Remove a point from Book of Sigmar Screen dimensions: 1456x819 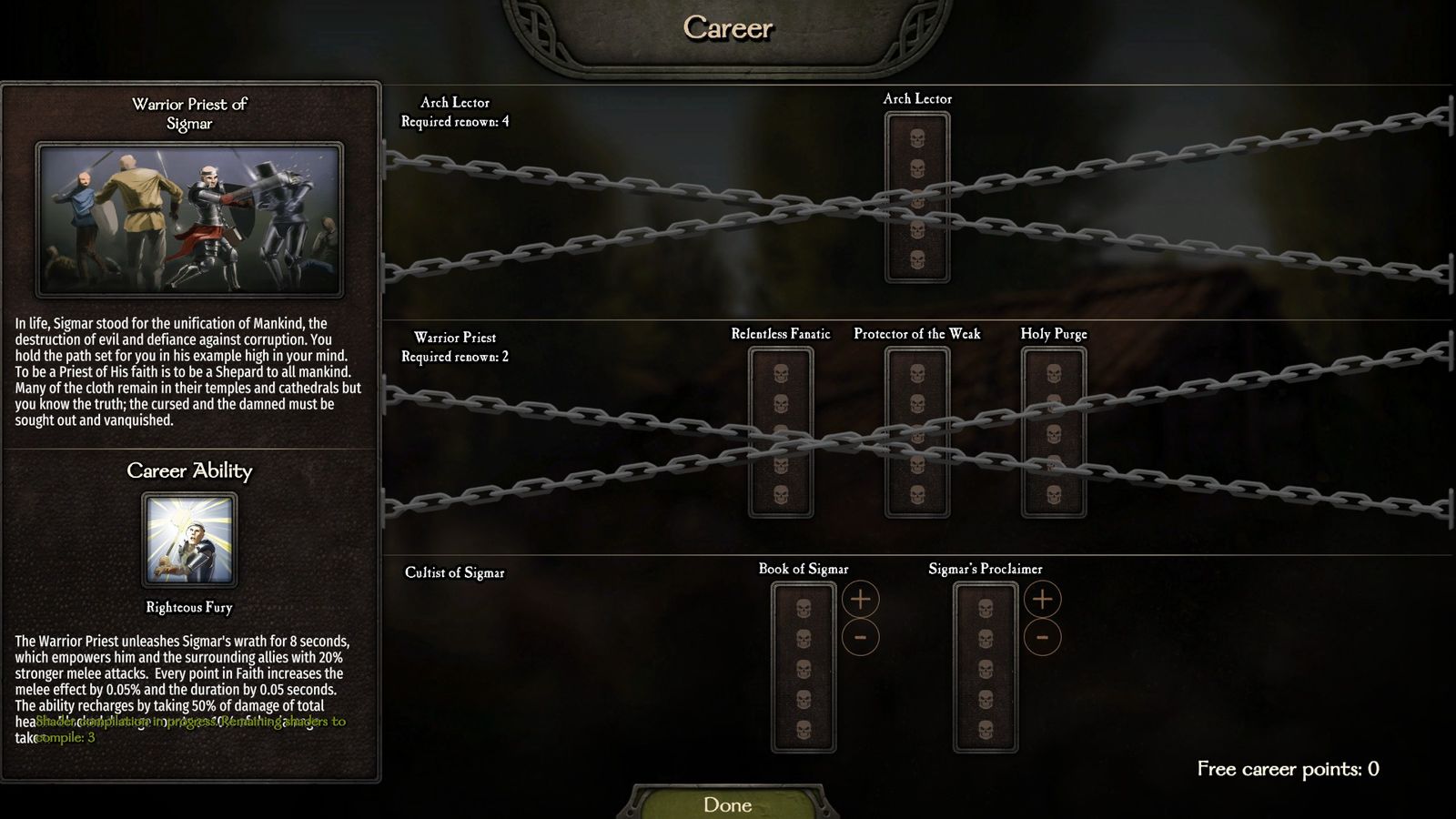(860, 637)
